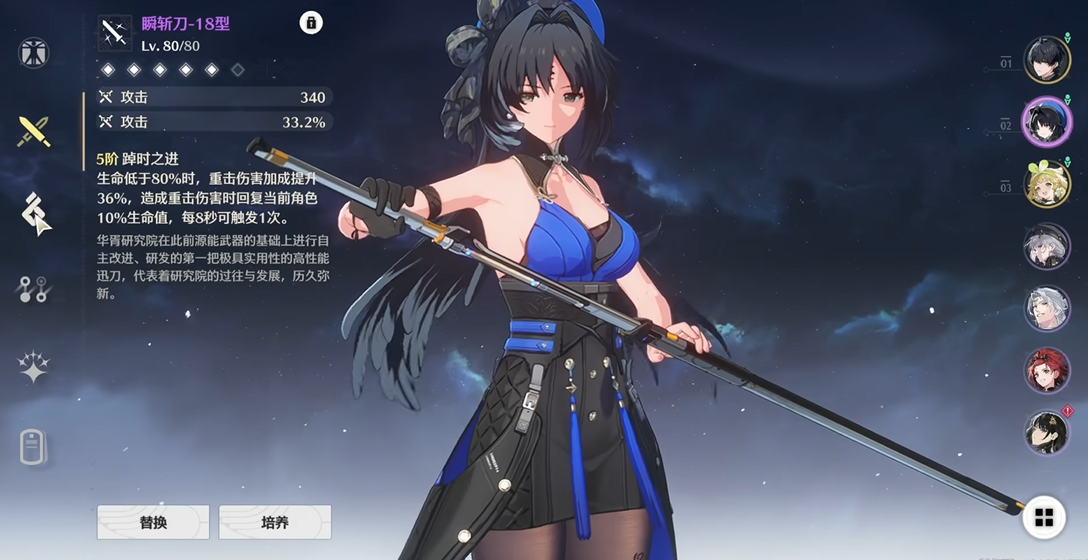Tap the 替换 (replace) weapon button

pyautogui.click(x=153, y=522)
